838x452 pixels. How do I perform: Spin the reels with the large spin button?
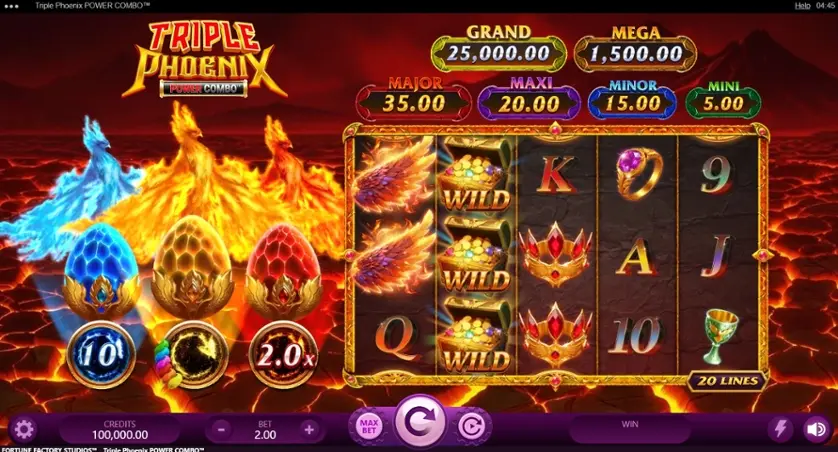(x=419, y=424)
